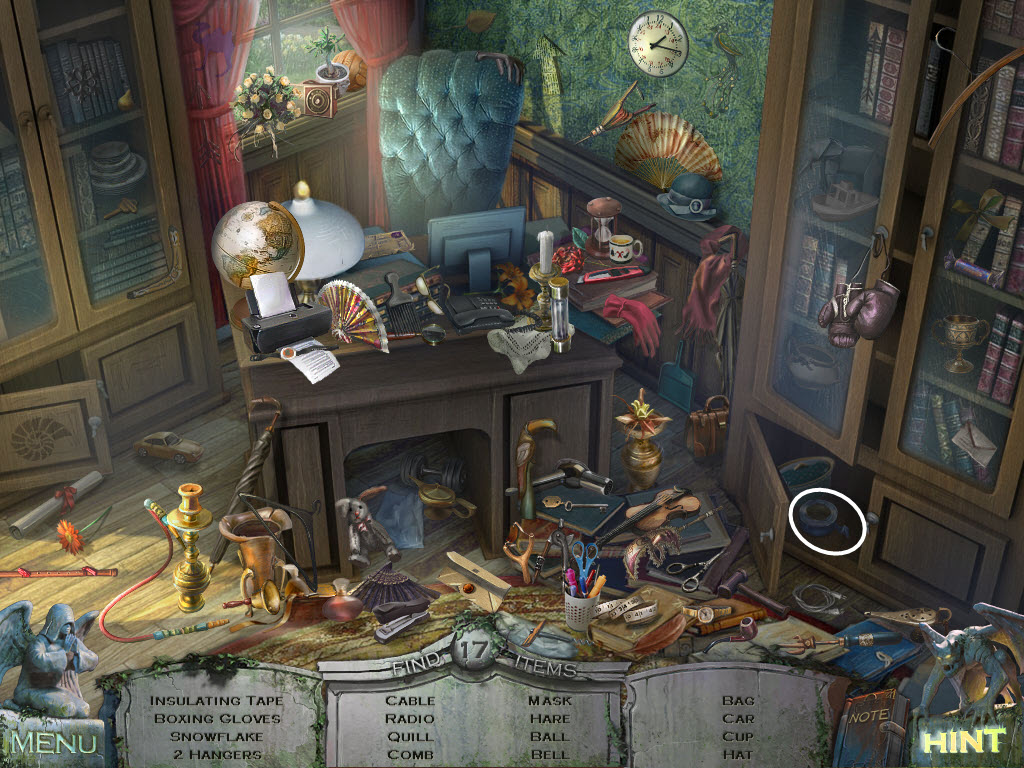Choose the Hare list entry
This screenshot has width=1024, height=768.
coord(550,718)
